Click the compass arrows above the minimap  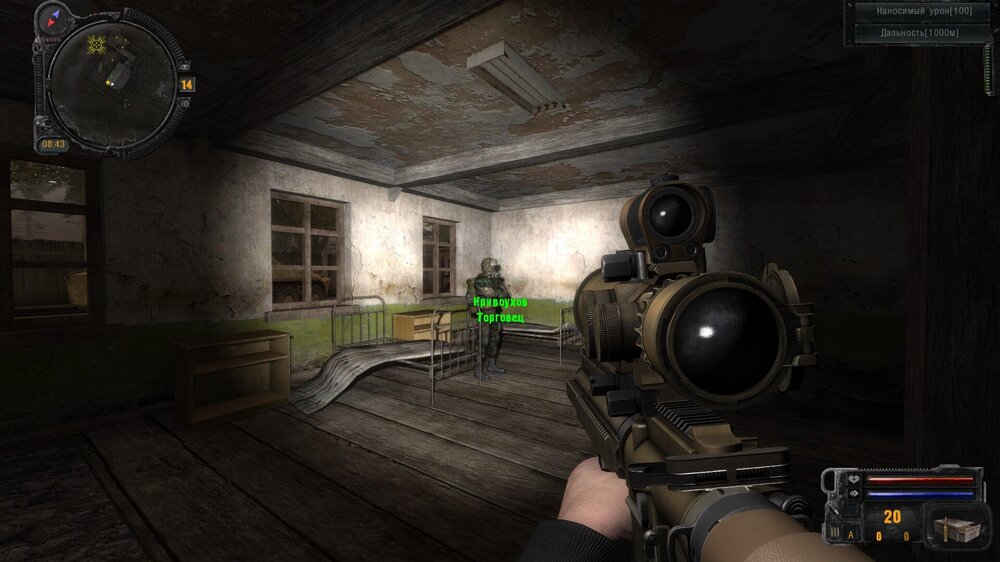53,16
